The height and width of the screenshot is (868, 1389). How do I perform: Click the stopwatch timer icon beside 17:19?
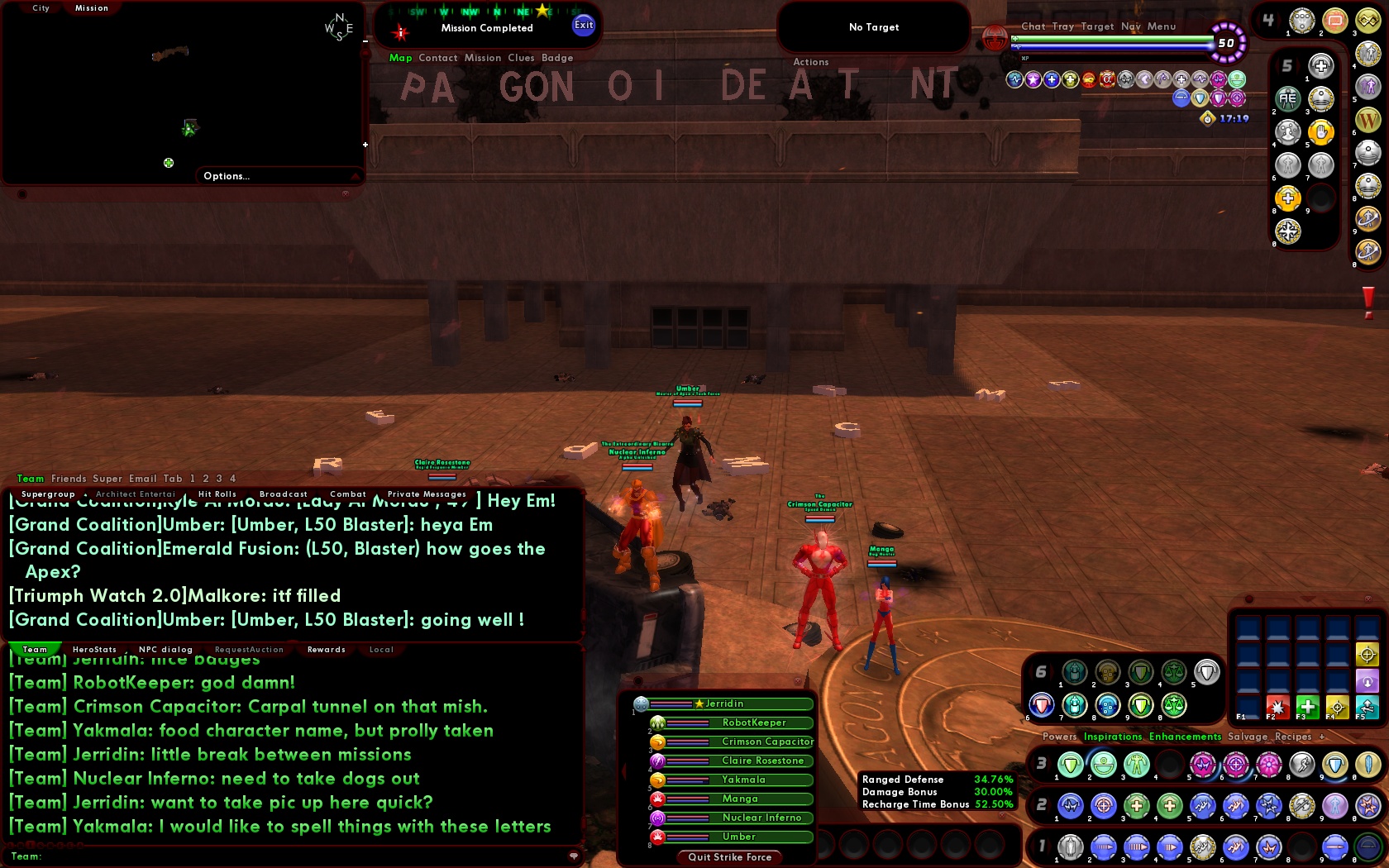(x=1207, y=118)
